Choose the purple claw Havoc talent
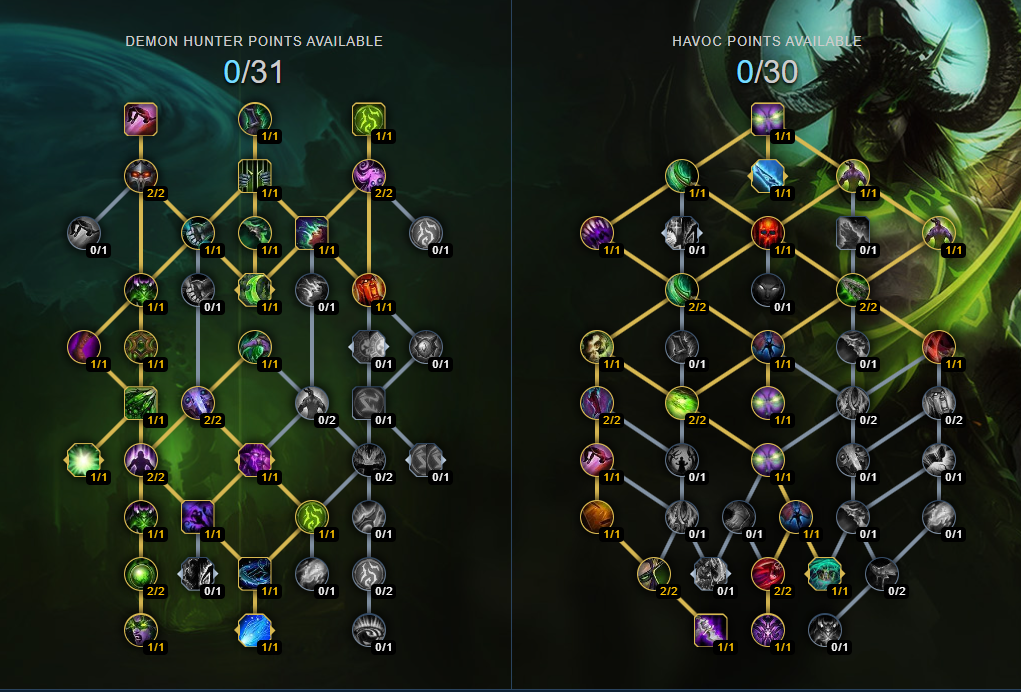1021x692 pixels. tap(596, 233)
